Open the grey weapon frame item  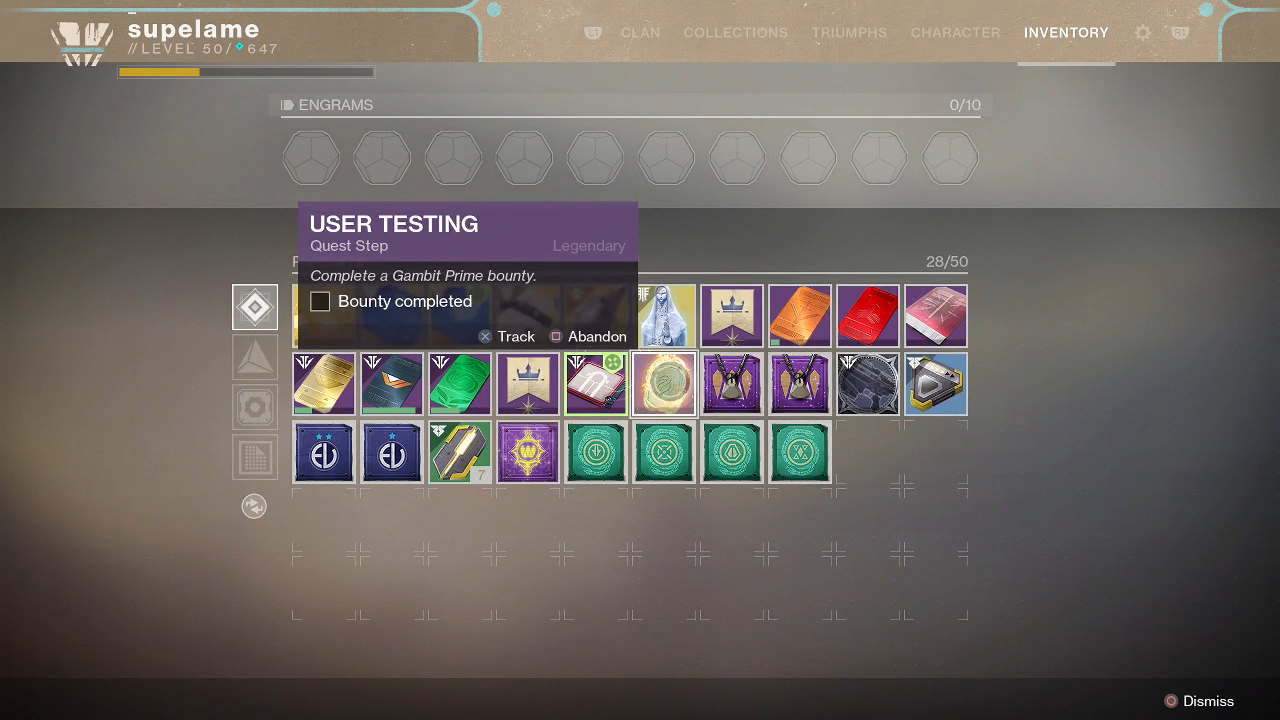tap(868, 384)
